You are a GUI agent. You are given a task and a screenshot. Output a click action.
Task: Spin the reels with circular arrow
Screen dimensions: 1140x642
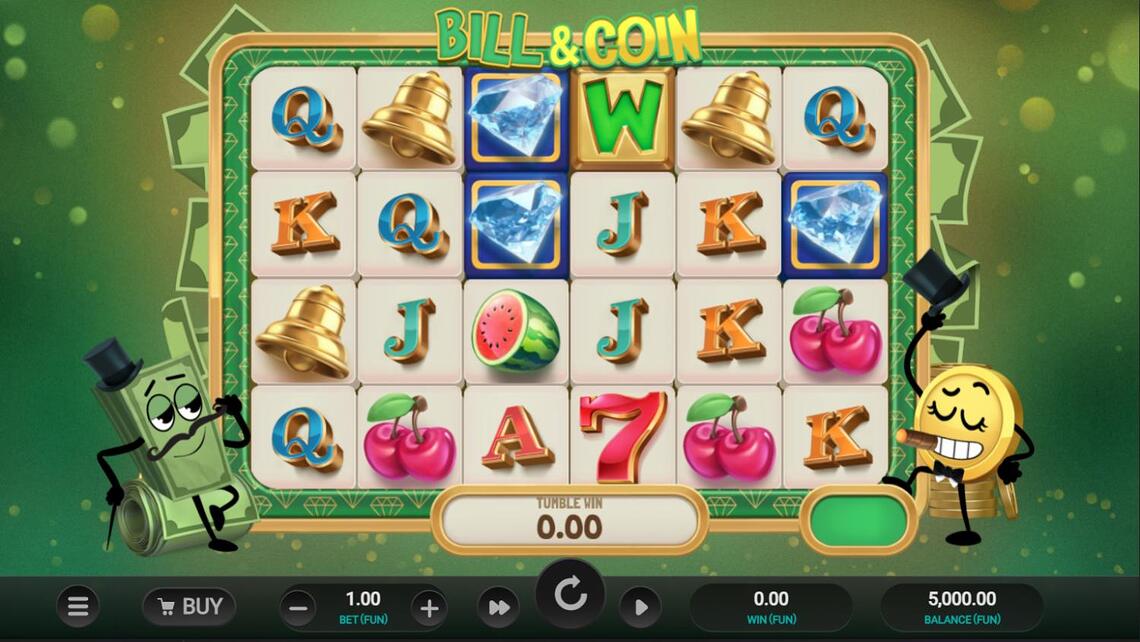click(x=570, y=594)
